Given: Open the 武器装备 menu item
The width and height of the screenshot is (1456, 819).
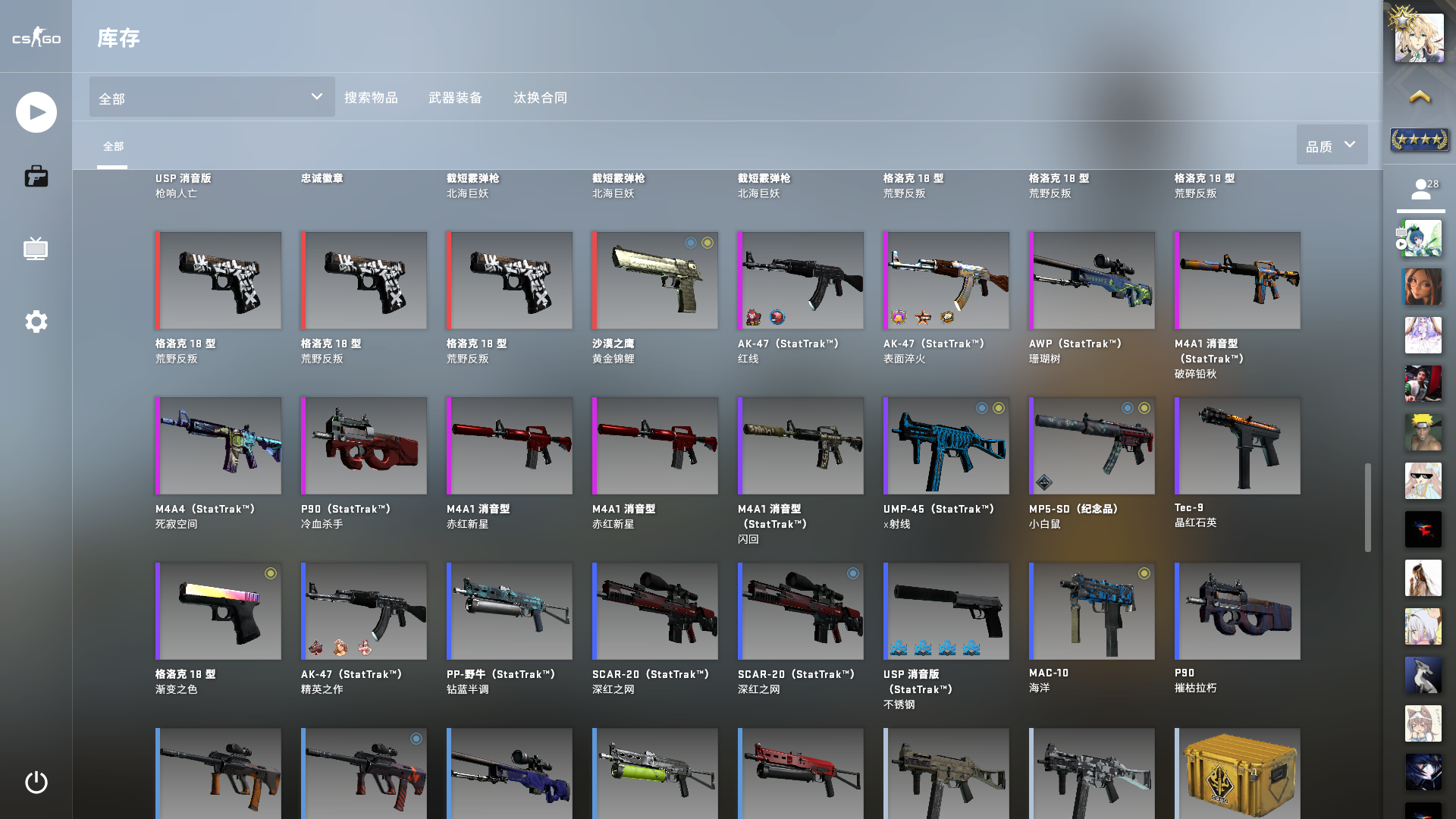Looking at the screenshot, I should tap(455, 97).
